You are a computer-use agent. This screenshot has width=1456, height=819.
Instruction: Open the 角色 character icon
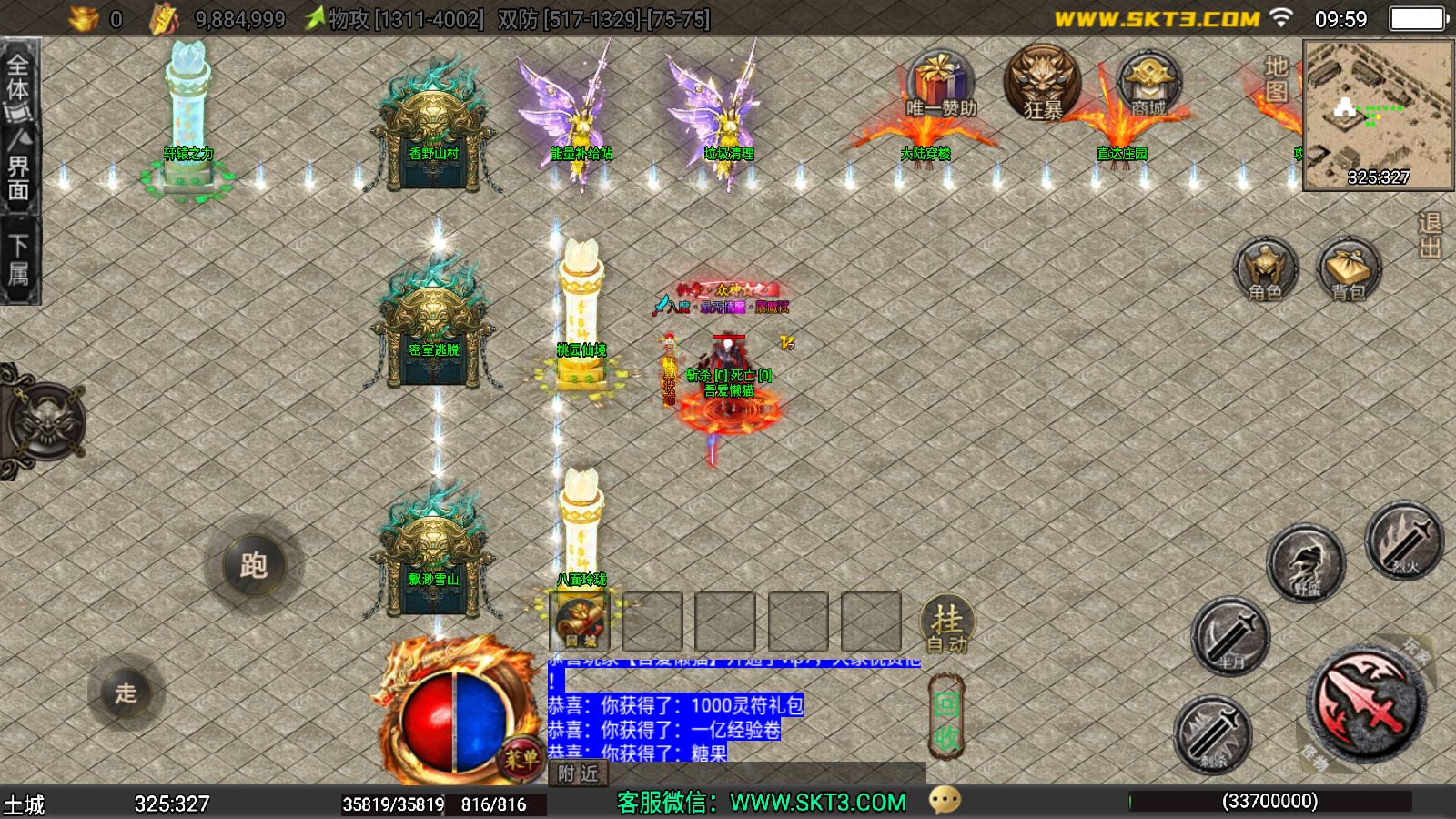[x=1265, y=268]
